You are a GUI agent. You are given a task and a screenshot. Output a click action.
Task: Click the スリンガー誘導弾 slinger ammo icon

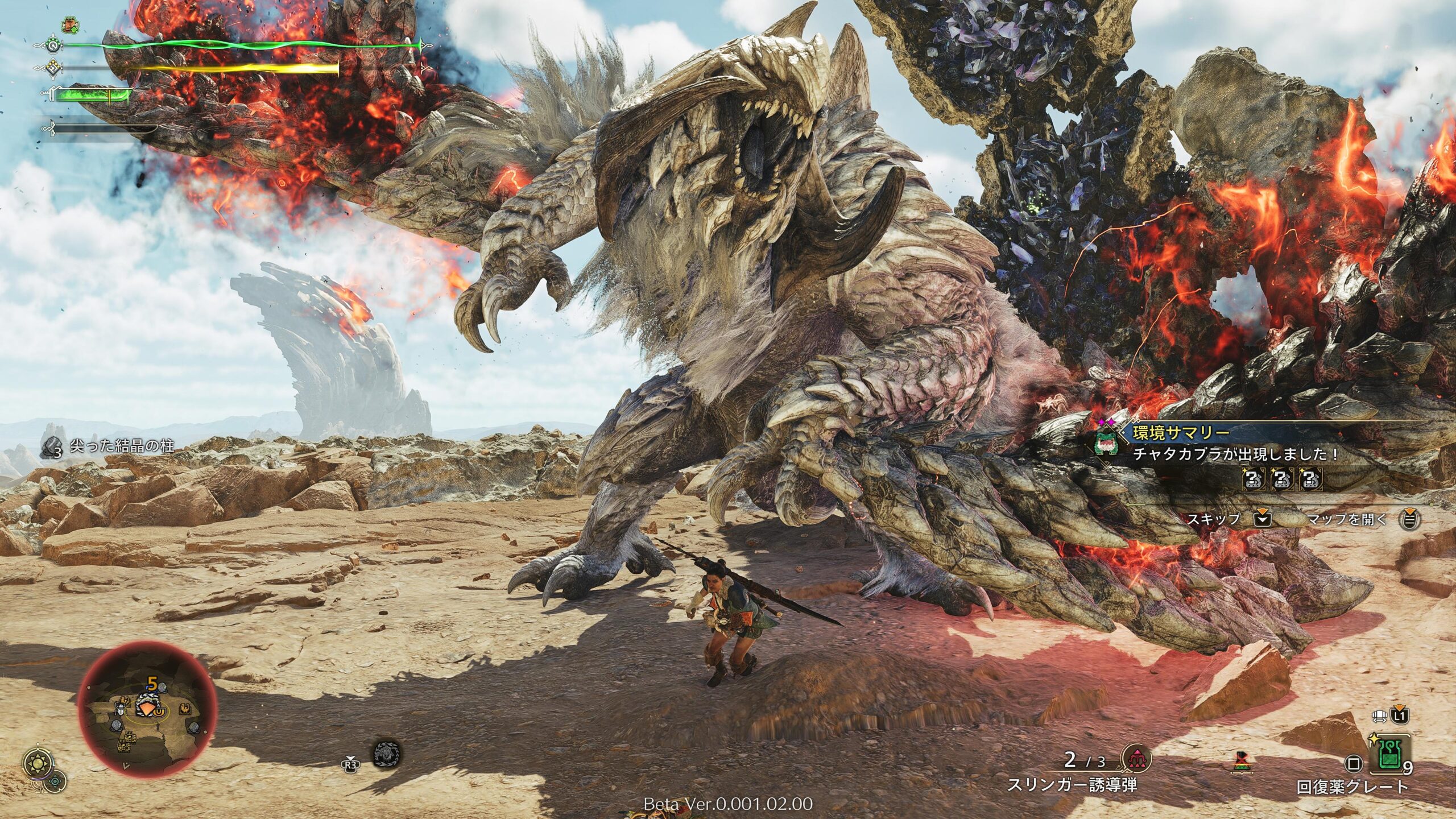tap(1136, 758)
